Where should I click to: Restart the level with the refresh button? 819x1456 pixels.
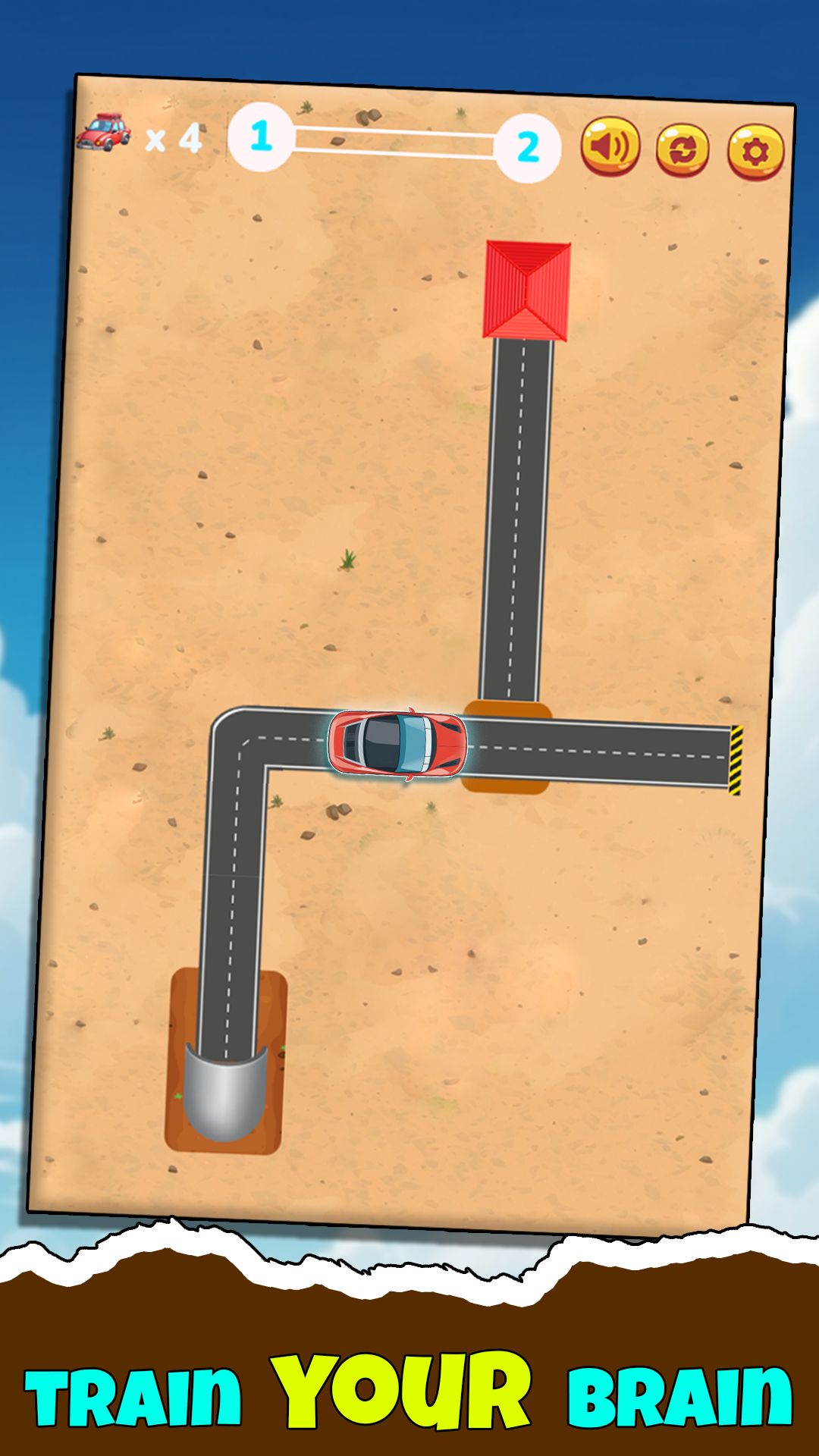[x=682, y=149]
